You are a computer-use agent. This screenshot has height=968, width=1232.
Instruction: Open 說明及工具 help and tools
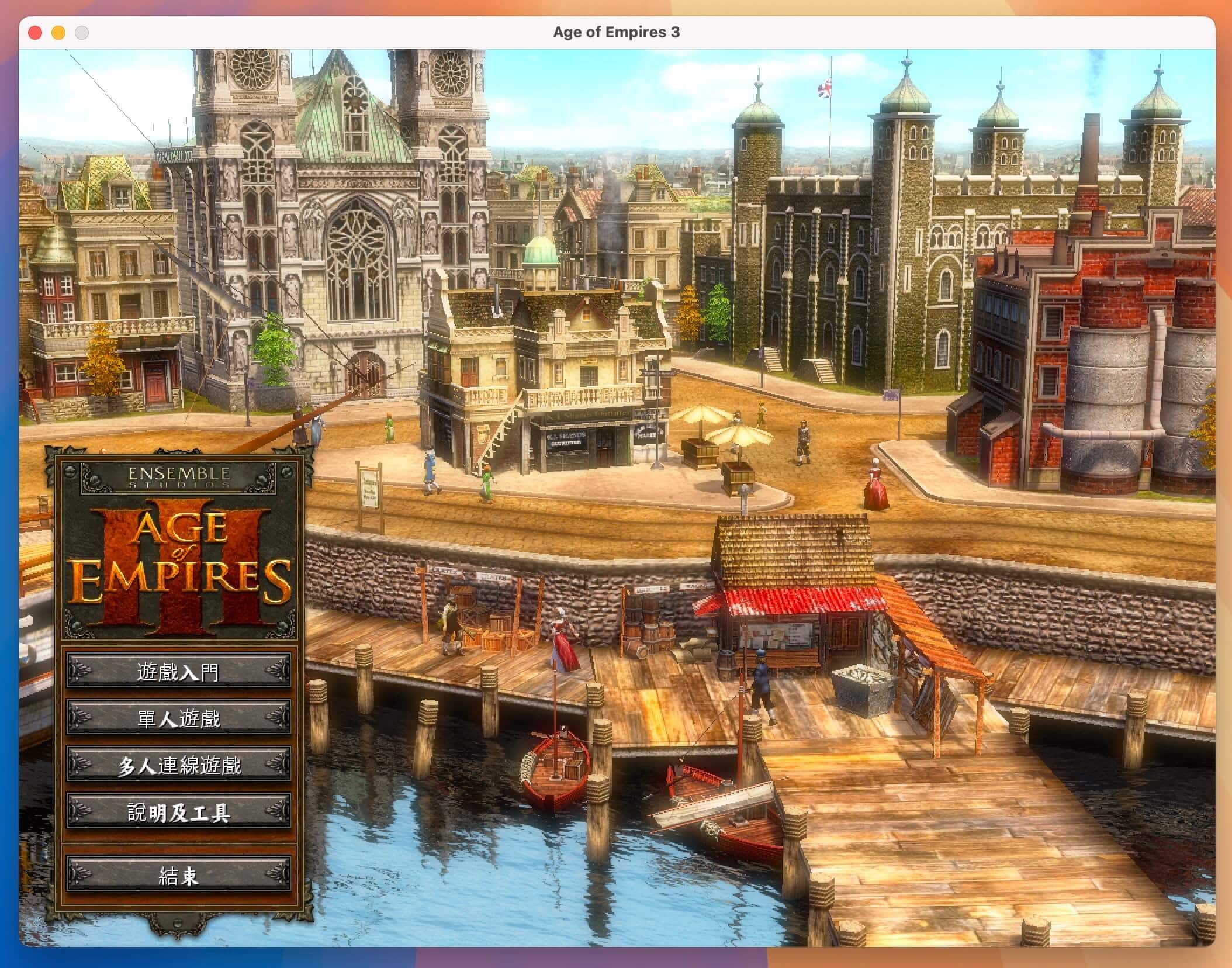(x=178, y=811)
